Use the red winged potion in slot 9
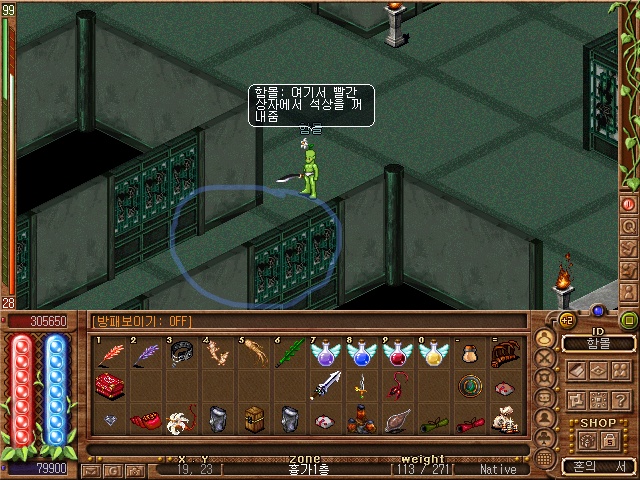Image resolution: width=640 pixels, height=480 pixels. (x=398, y=353)
